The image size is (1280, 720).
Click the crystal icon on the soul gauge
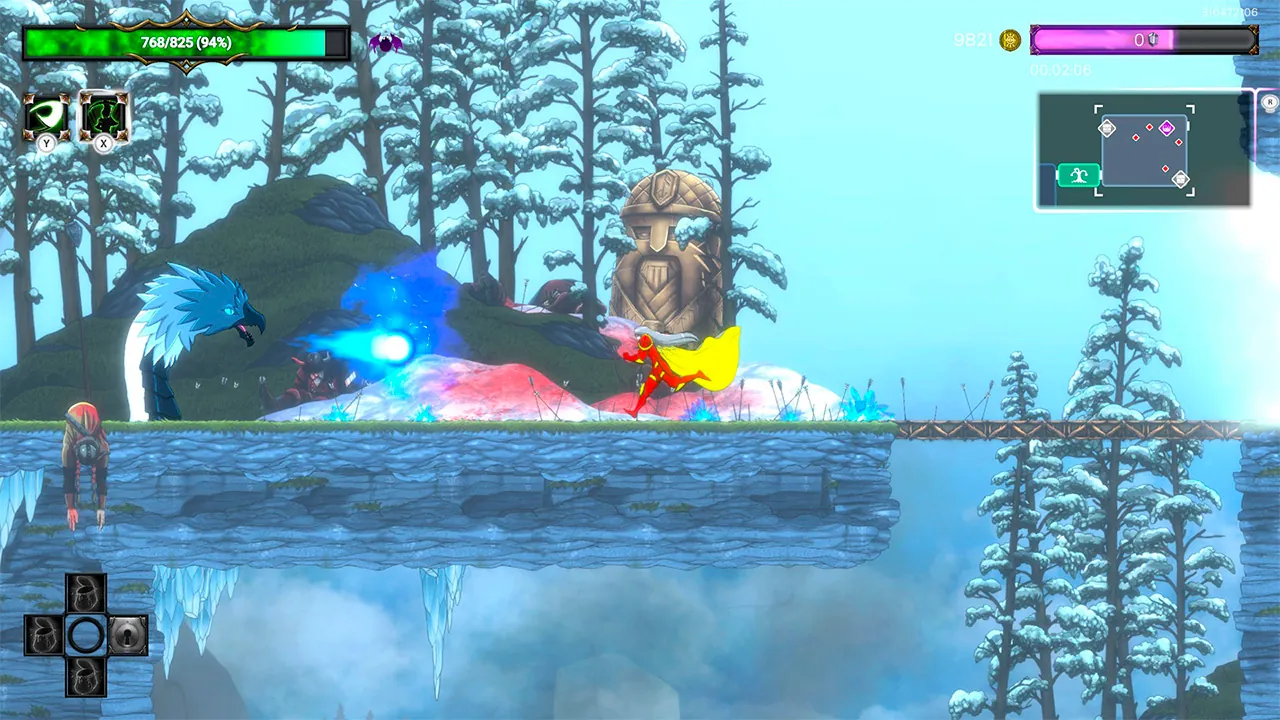pyautogui.click(x=1152, y=39)
